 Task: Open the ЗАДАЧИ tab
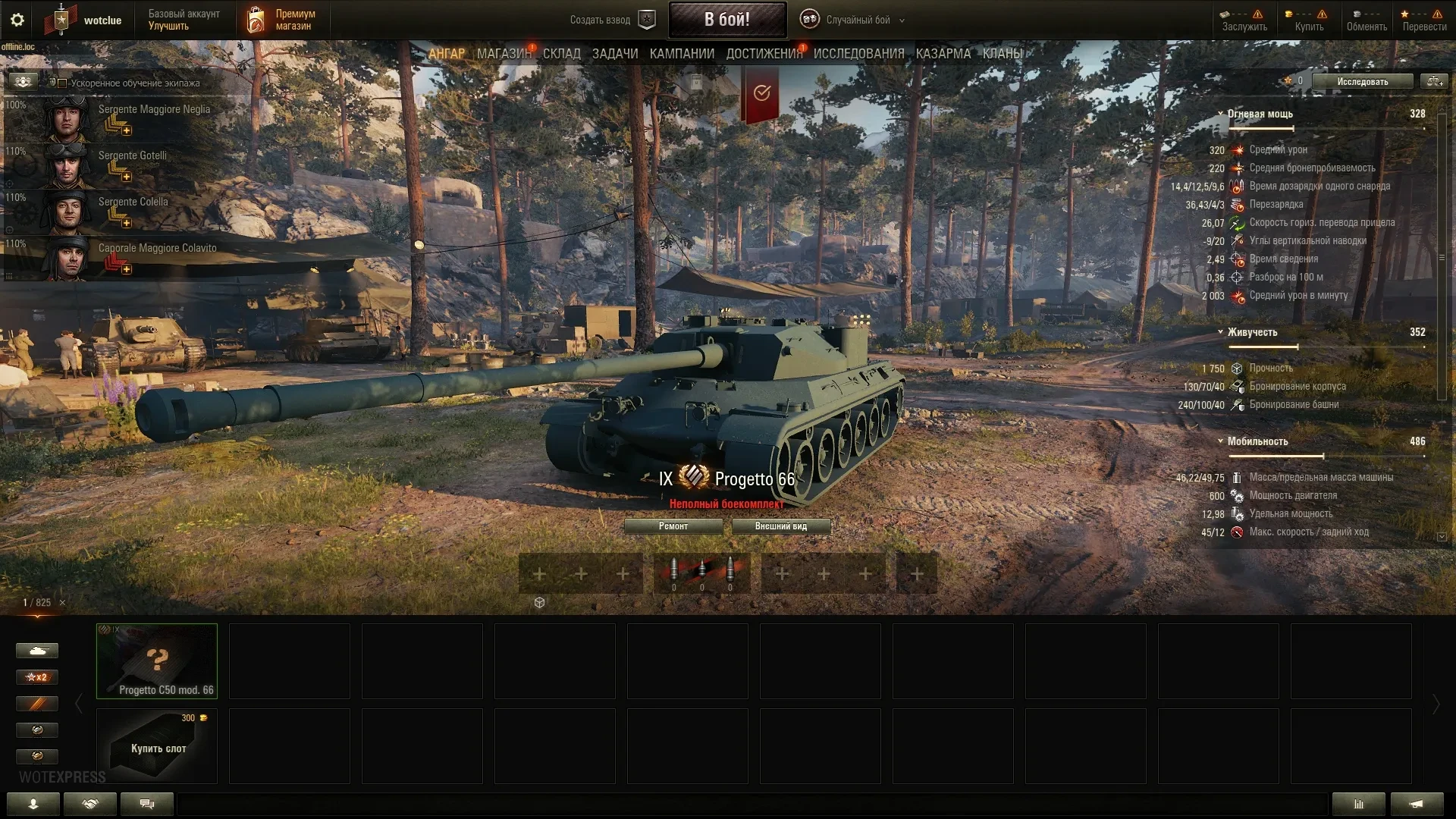[615, 54]
